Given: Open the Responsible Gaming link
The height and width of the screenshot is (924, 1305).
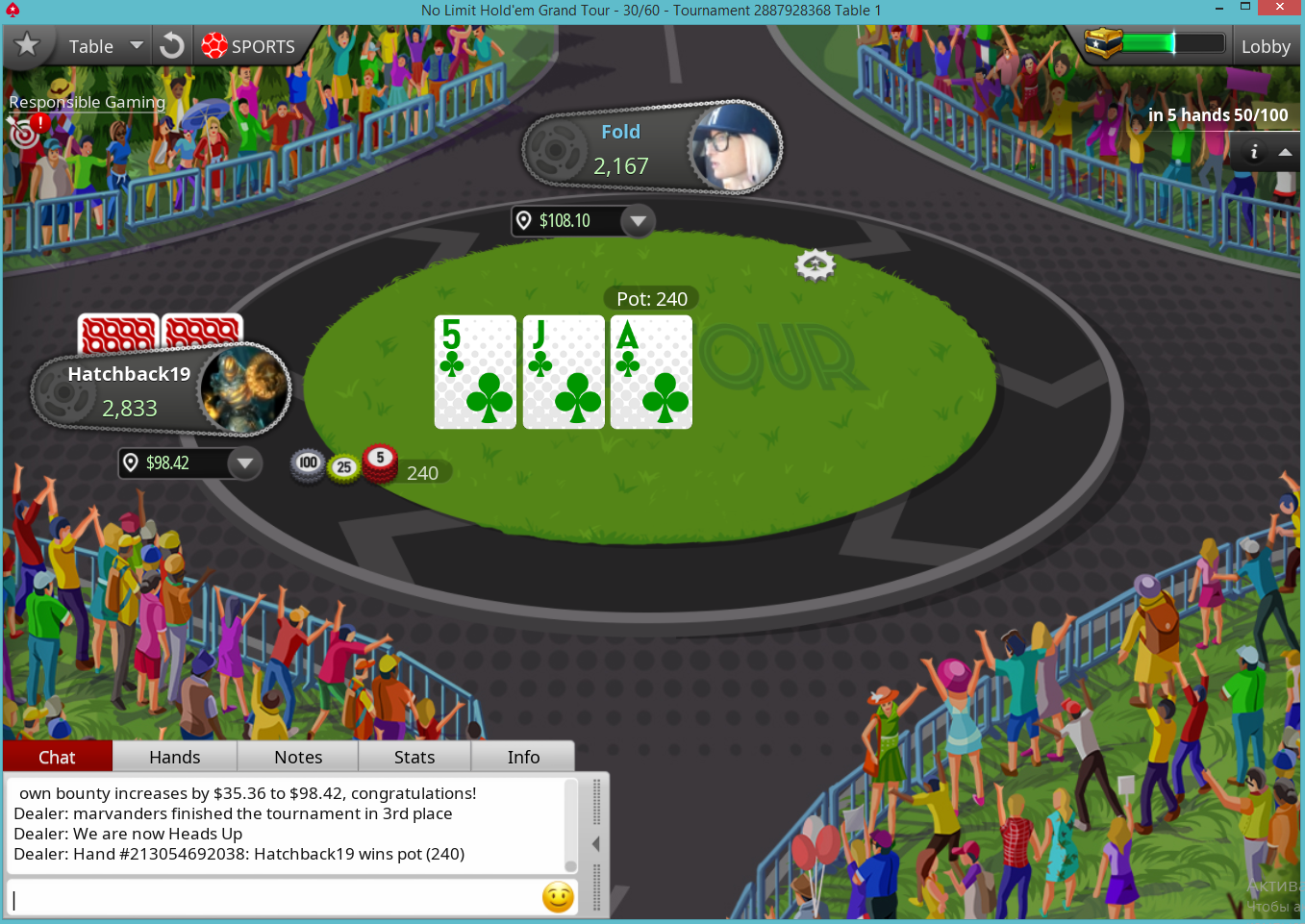Looking at the screenshot, I should [87, 102].
